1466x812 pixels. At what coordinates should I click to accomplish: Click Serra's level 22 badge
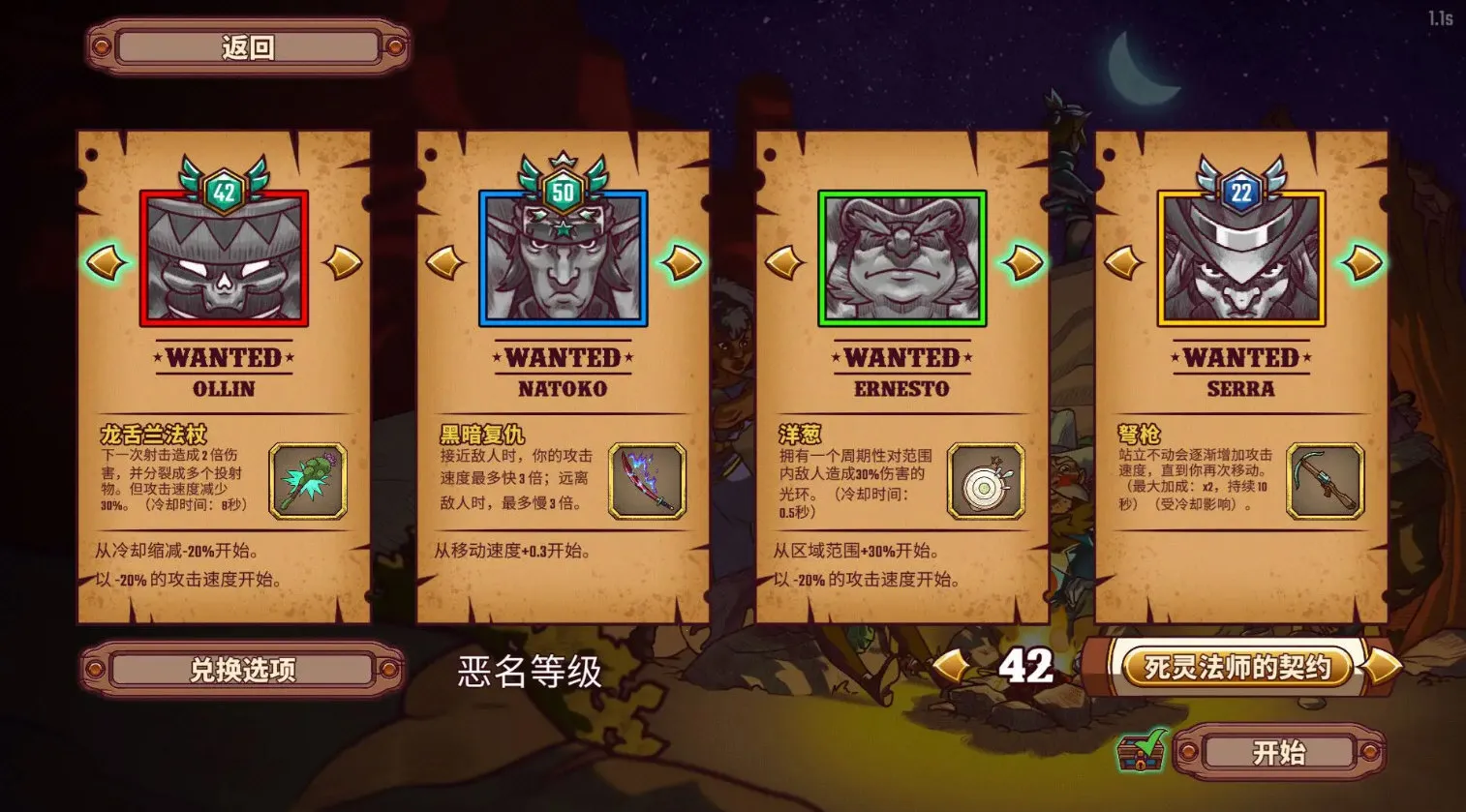coord(1239,190)
